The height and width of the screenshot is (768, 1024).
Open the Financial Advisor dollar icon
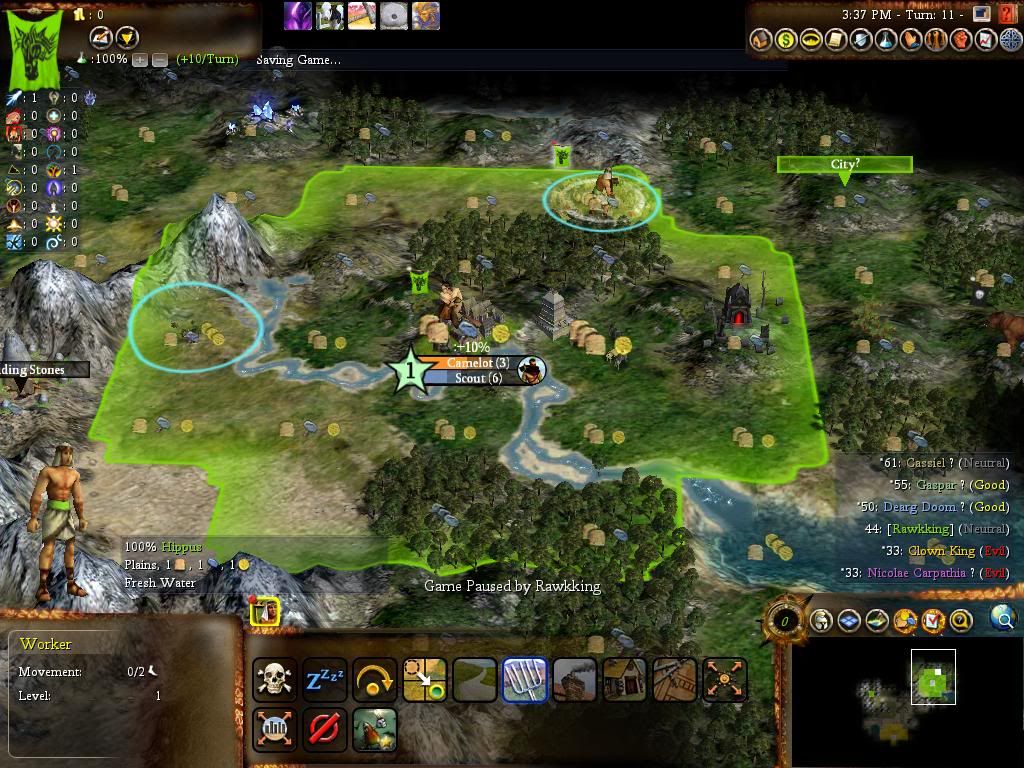[785, 40]
